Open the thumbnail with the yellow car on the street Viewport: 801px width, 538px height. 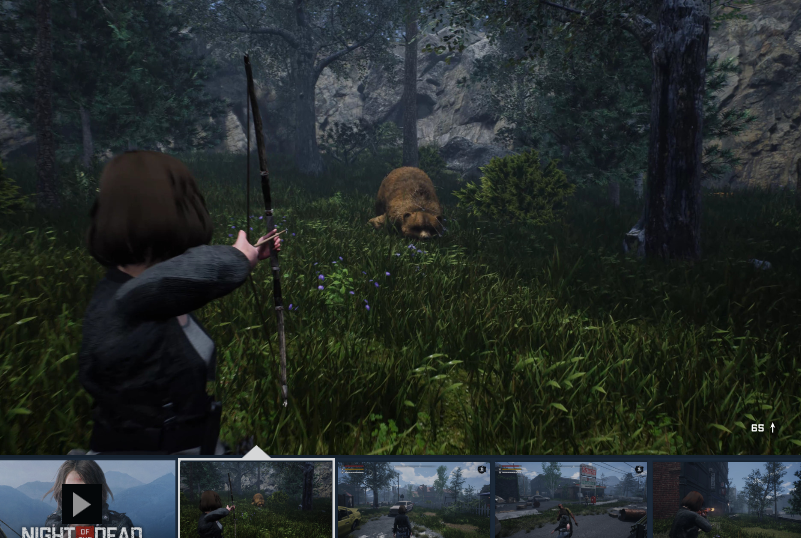413,499
